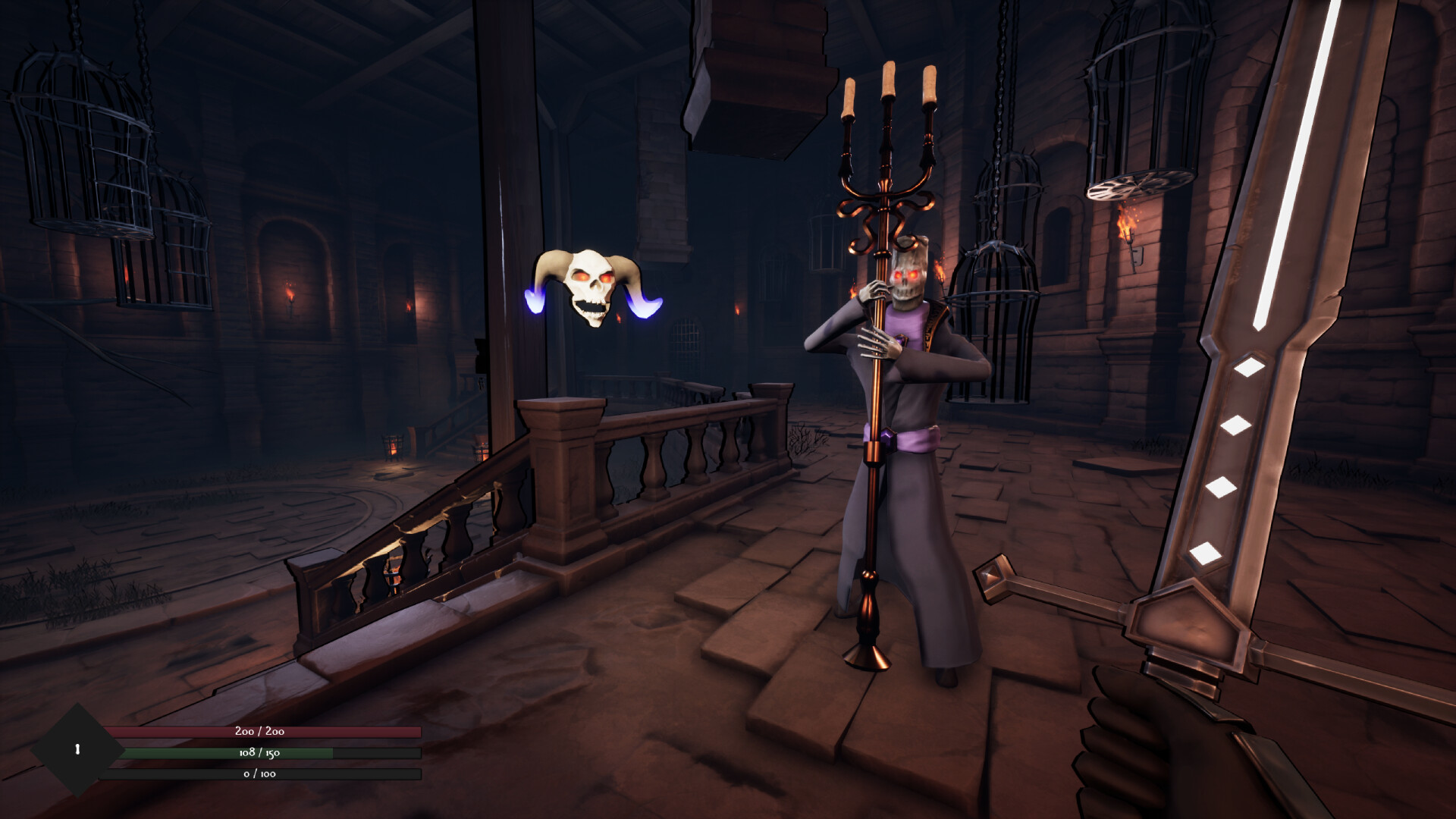Click the level 1 diamond indicator
The height and width of the screenshot is (819, 1456).
point(76,749)
